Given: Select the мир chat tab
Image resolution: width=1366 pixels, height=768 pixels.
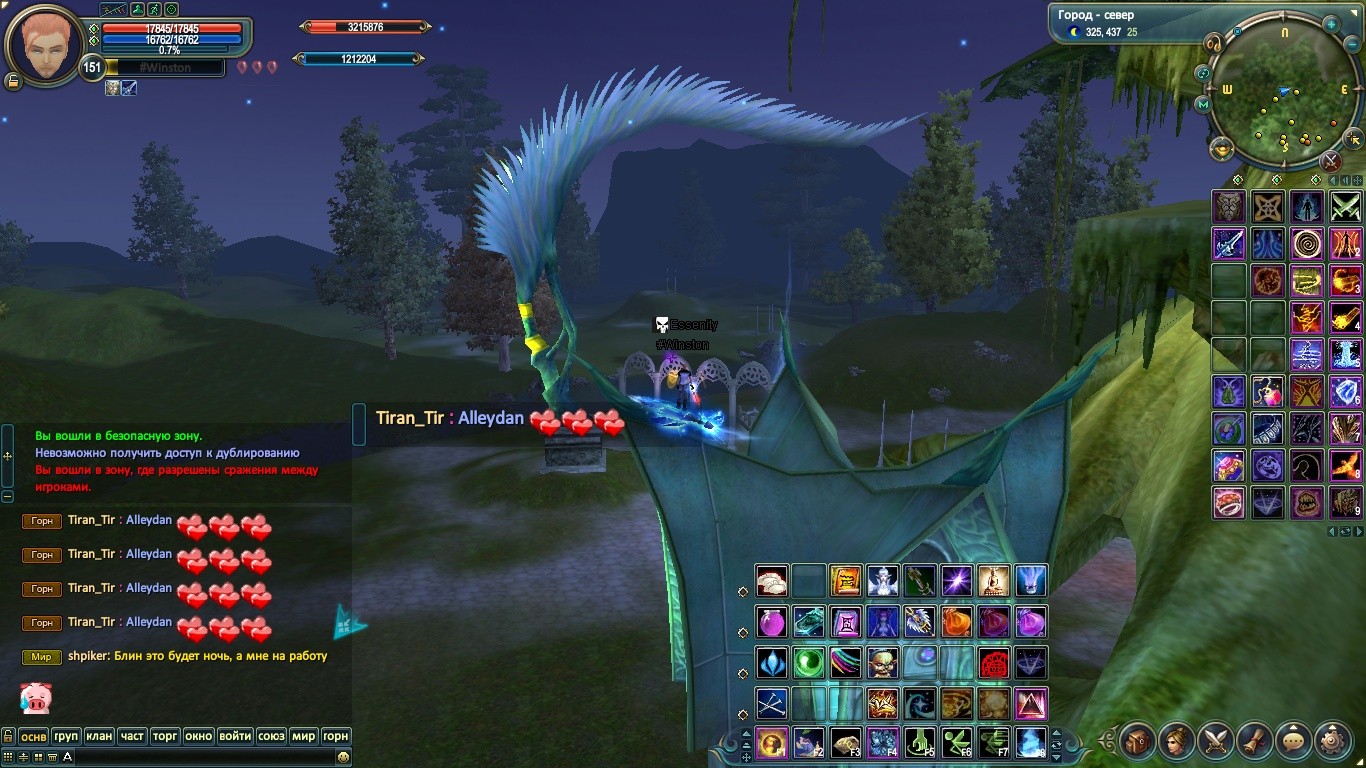Looking at the screenshot, I should coord(303,736).
